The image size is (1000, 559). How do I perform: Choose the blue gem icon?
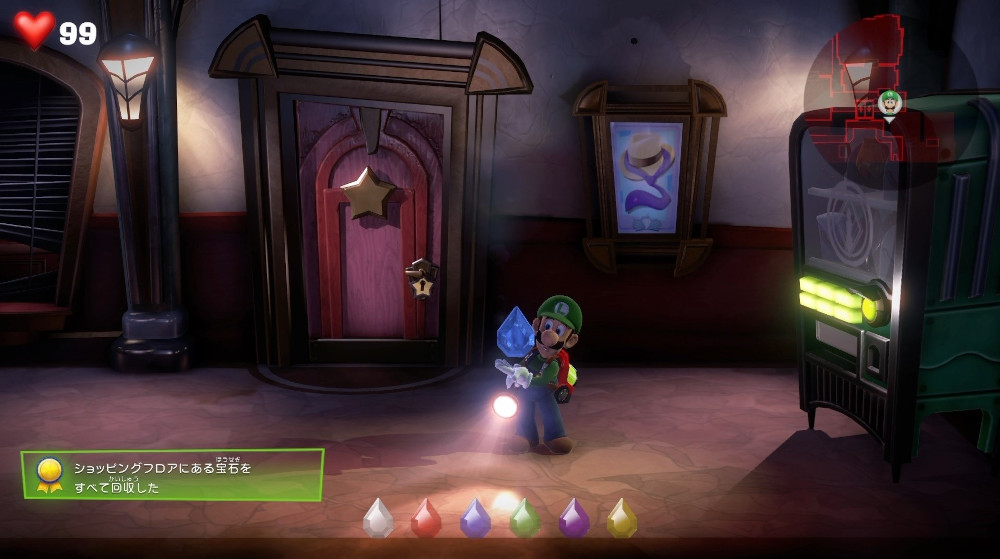pos(475,518)
